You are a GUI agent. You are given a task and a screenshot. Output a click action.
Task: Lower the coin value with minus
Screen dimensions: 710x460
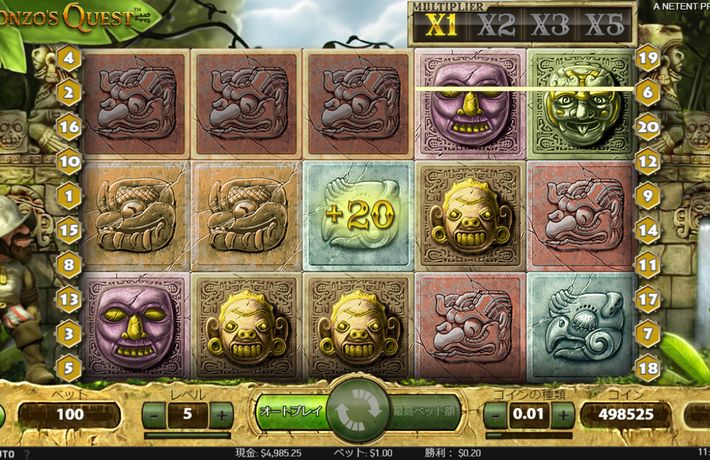click(493, 413)
